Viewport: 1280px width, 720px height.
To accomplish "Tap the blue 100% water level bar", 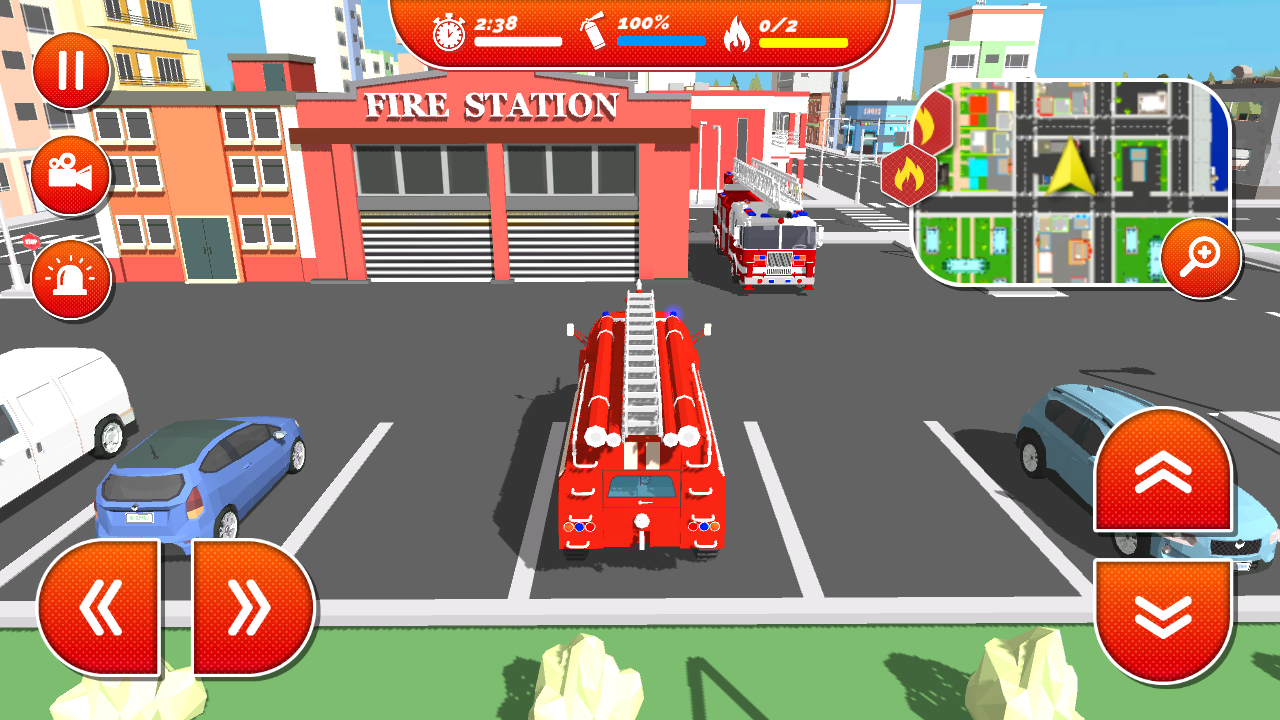I will pos(662,40).
